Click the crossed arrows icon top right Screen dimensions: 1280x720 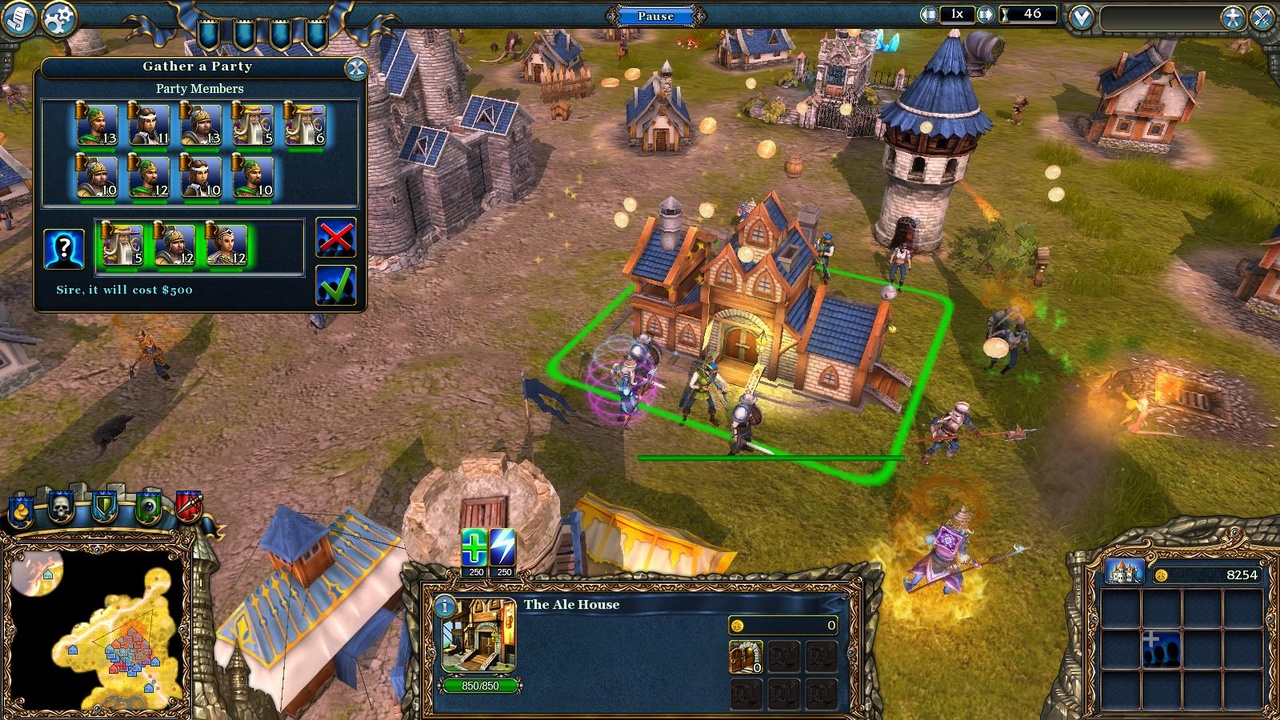click(1263, 17)
